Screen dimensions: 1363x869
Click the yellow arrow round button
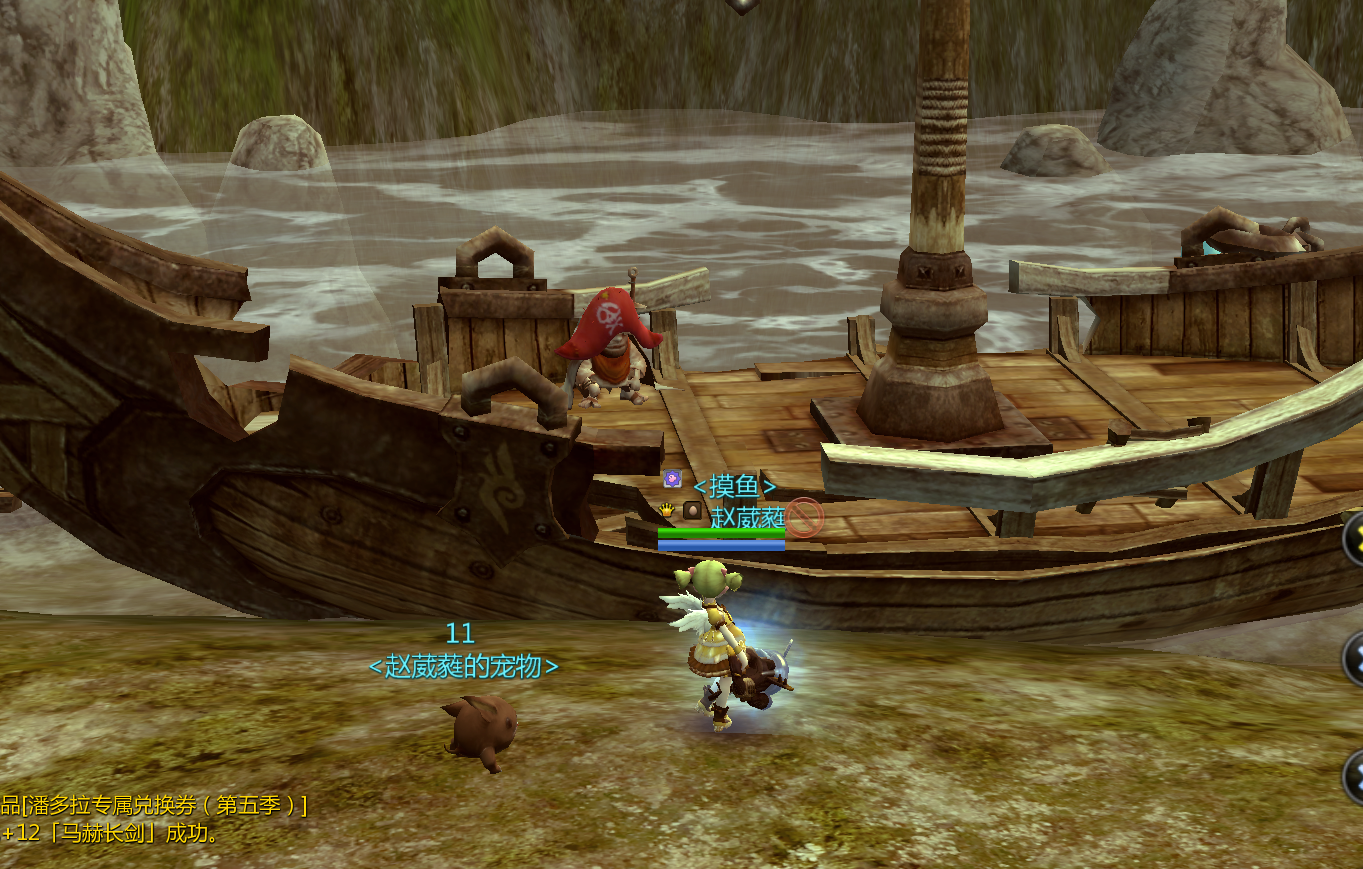[x=1354, y=539]
